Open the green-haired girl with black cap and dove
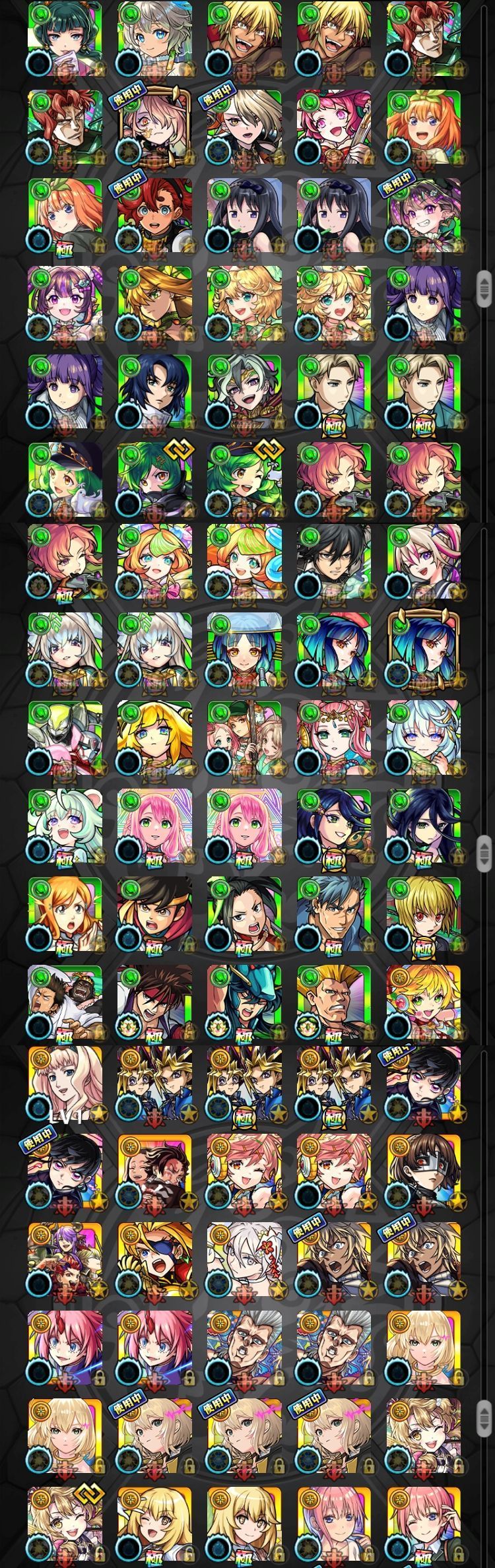495x1568 pixels. pos(65,479)
